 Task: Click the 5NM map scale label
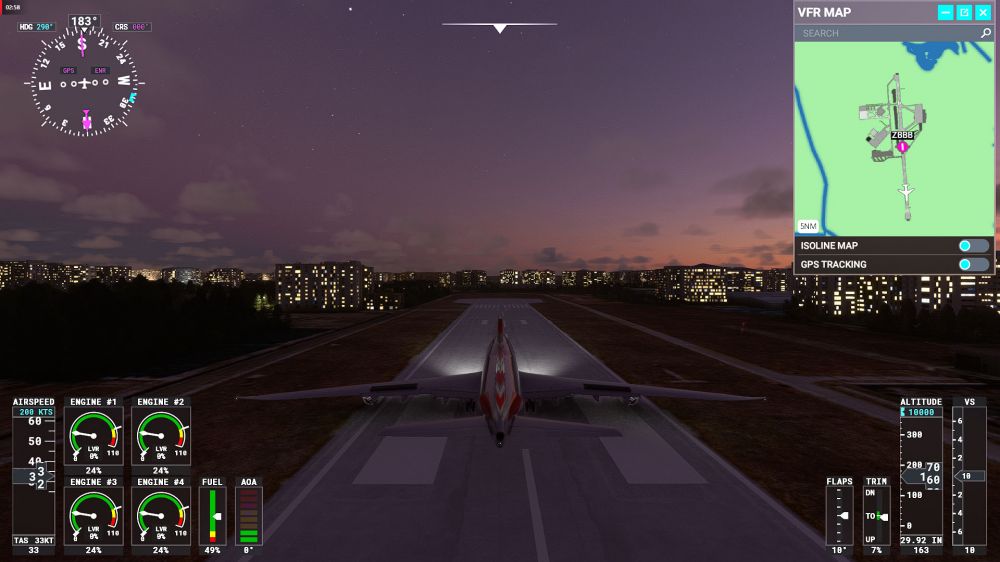point(808,226)
